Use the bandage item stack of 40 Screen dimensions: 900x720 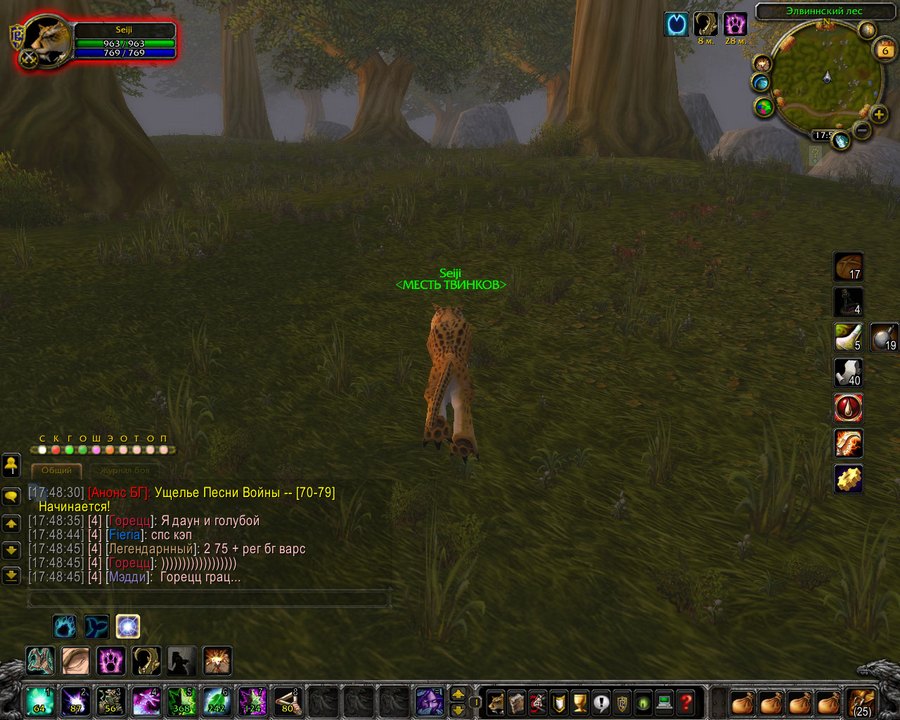point(849,373)
